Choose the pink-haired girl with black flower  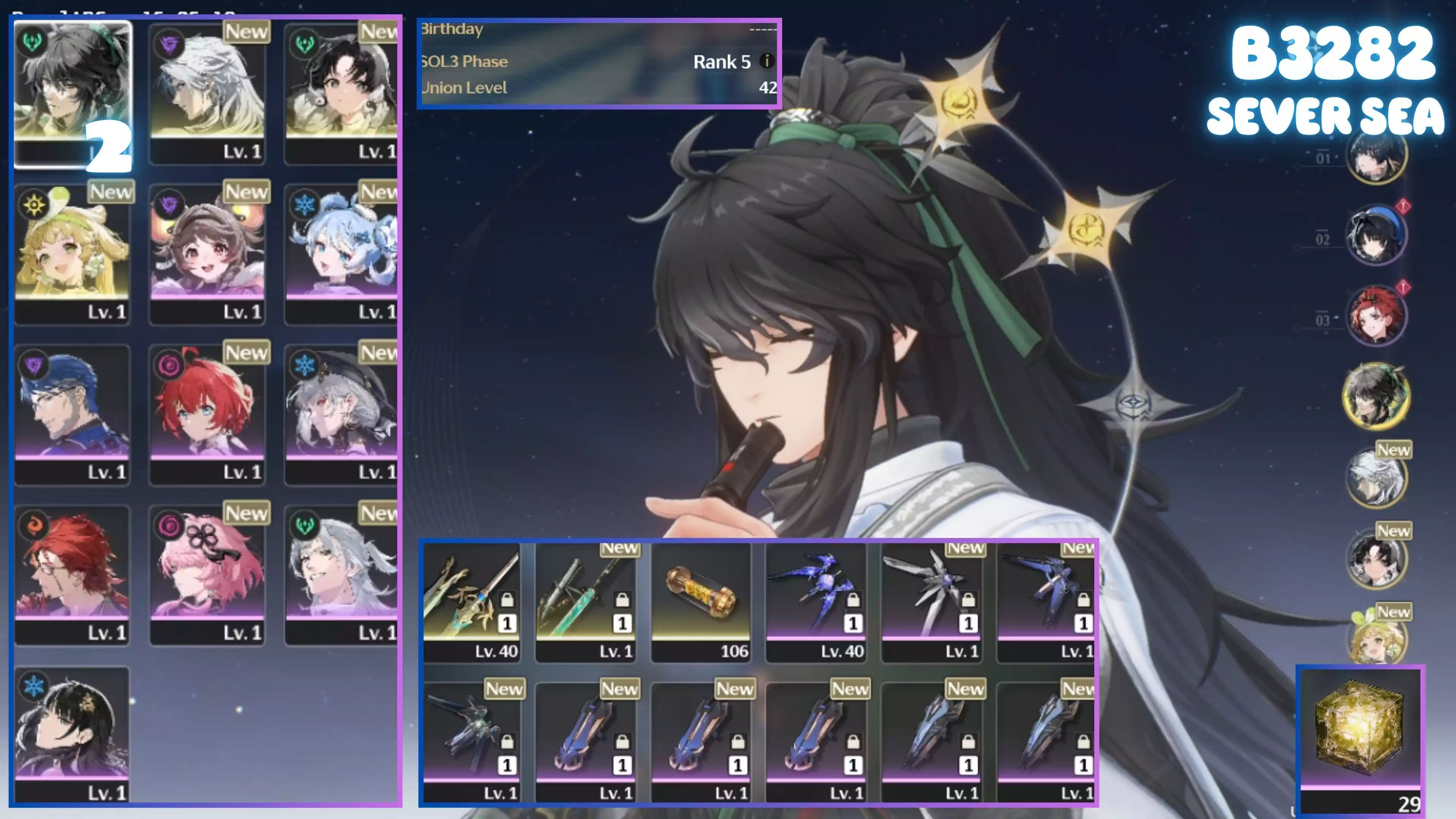(x=207, y=575)
